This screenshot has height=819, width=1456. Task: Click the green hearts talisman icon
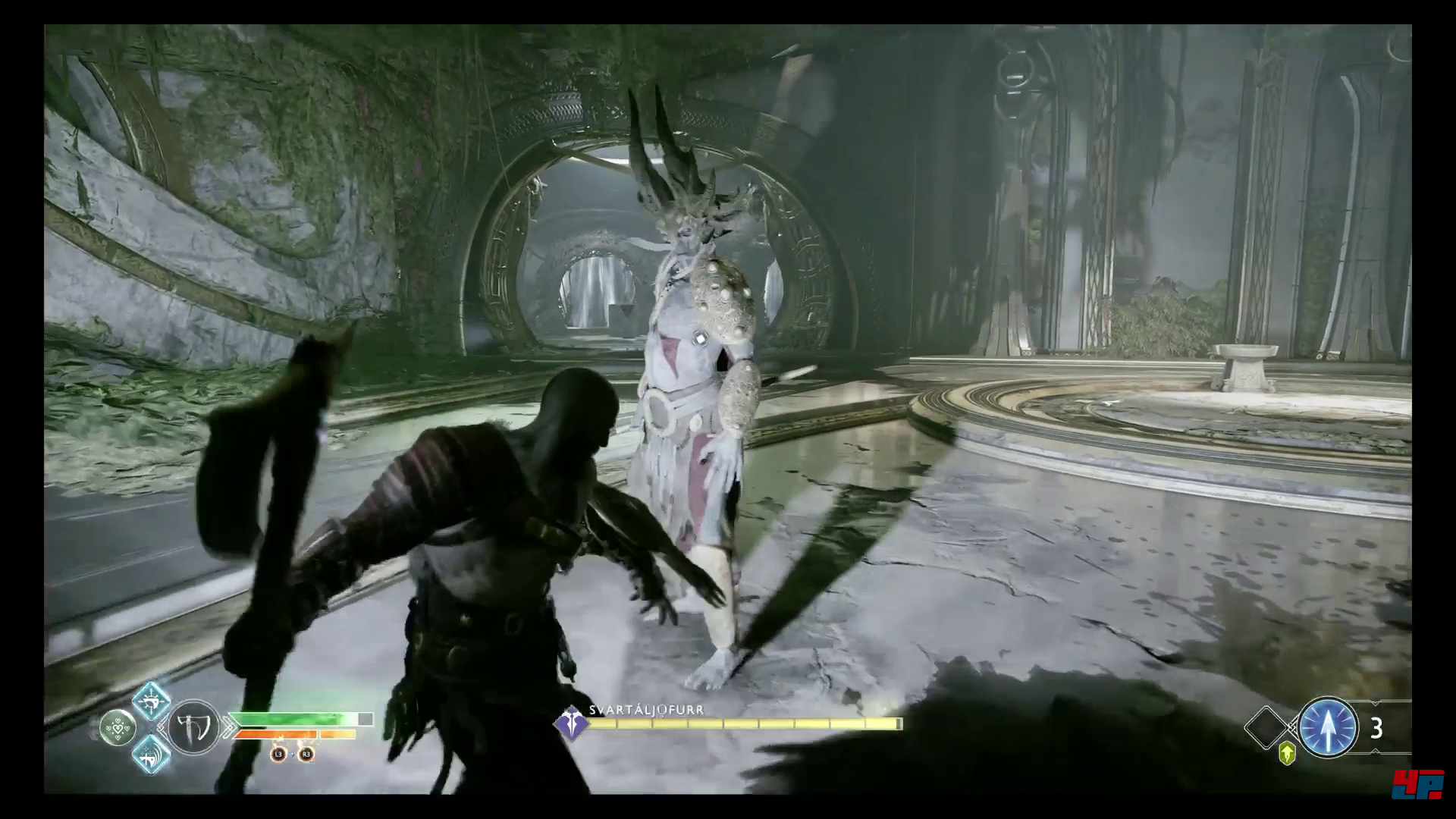(118, 728)
